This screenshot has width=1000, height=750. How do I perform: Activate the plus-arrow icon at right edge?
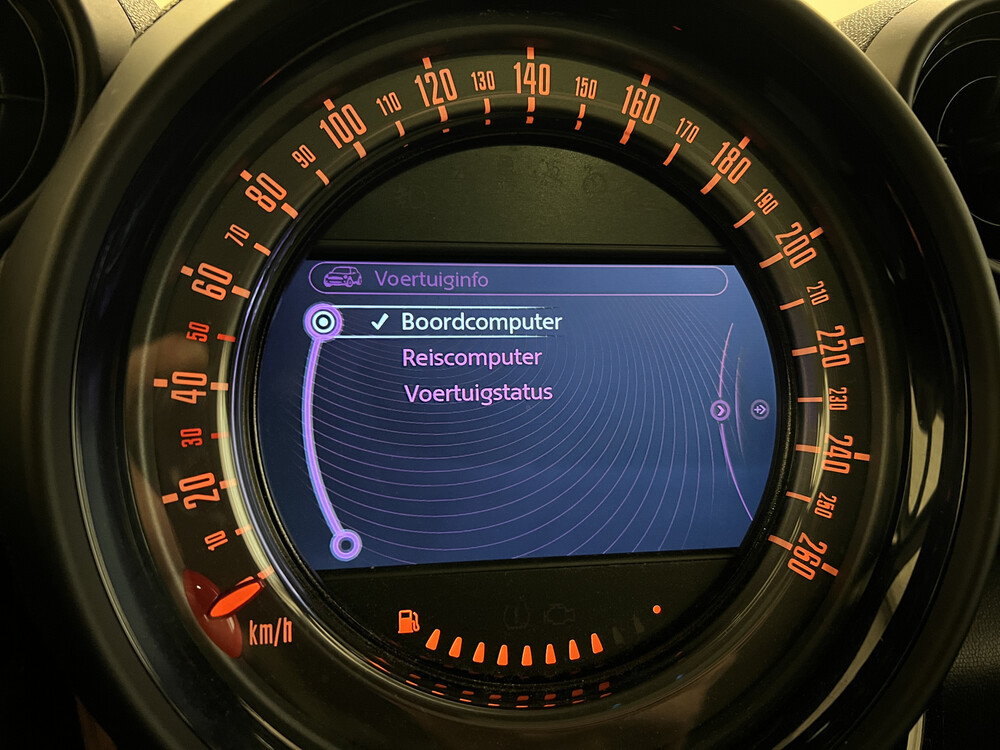pos(760,409)
